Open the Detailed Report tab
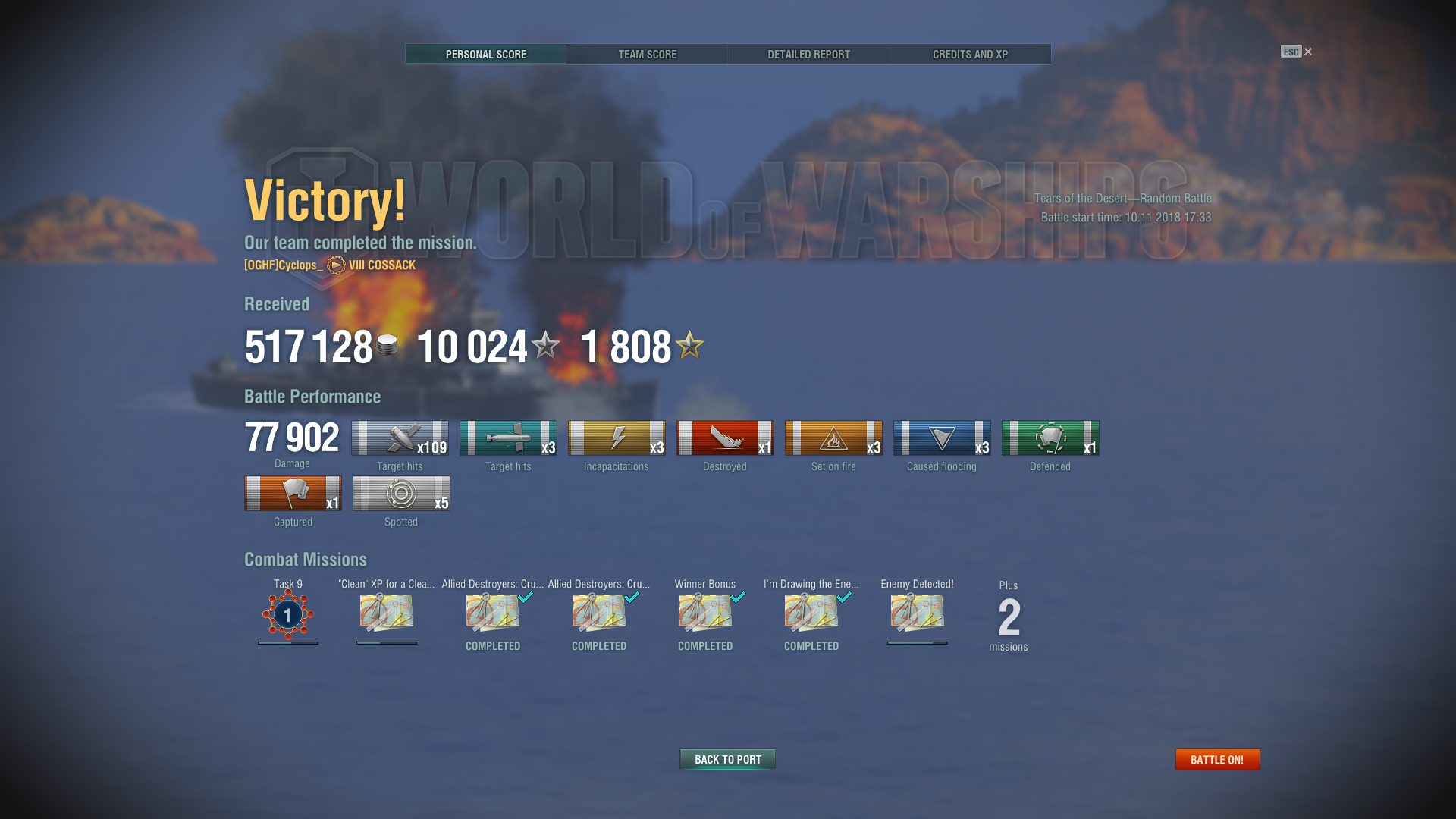The image size is (1456, 819). point(808,55)
